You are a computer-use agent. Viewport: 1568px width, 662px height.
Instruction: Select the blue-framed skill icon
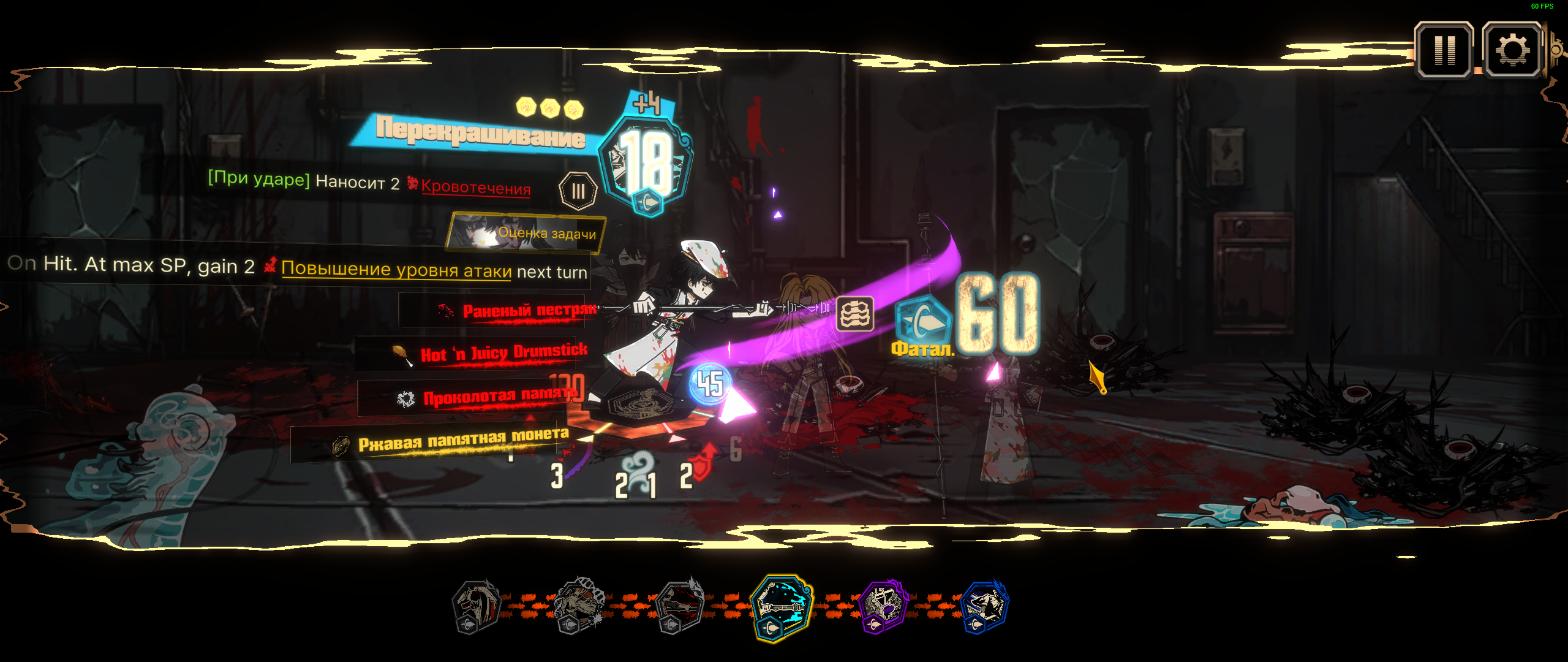click(984, 606)
